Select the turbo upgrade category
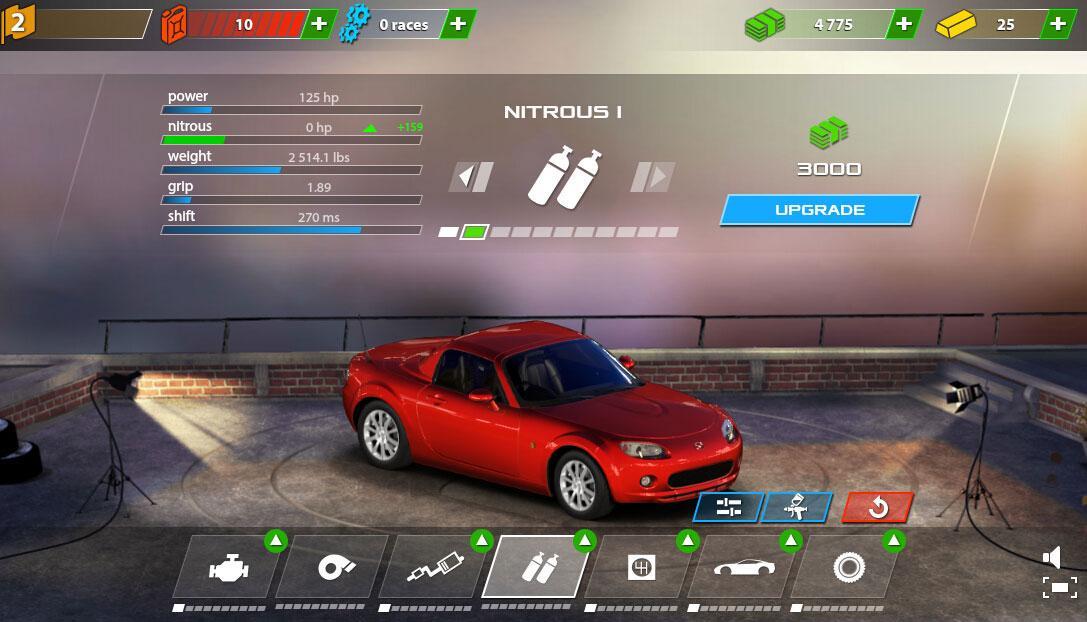 pos(331,567)
